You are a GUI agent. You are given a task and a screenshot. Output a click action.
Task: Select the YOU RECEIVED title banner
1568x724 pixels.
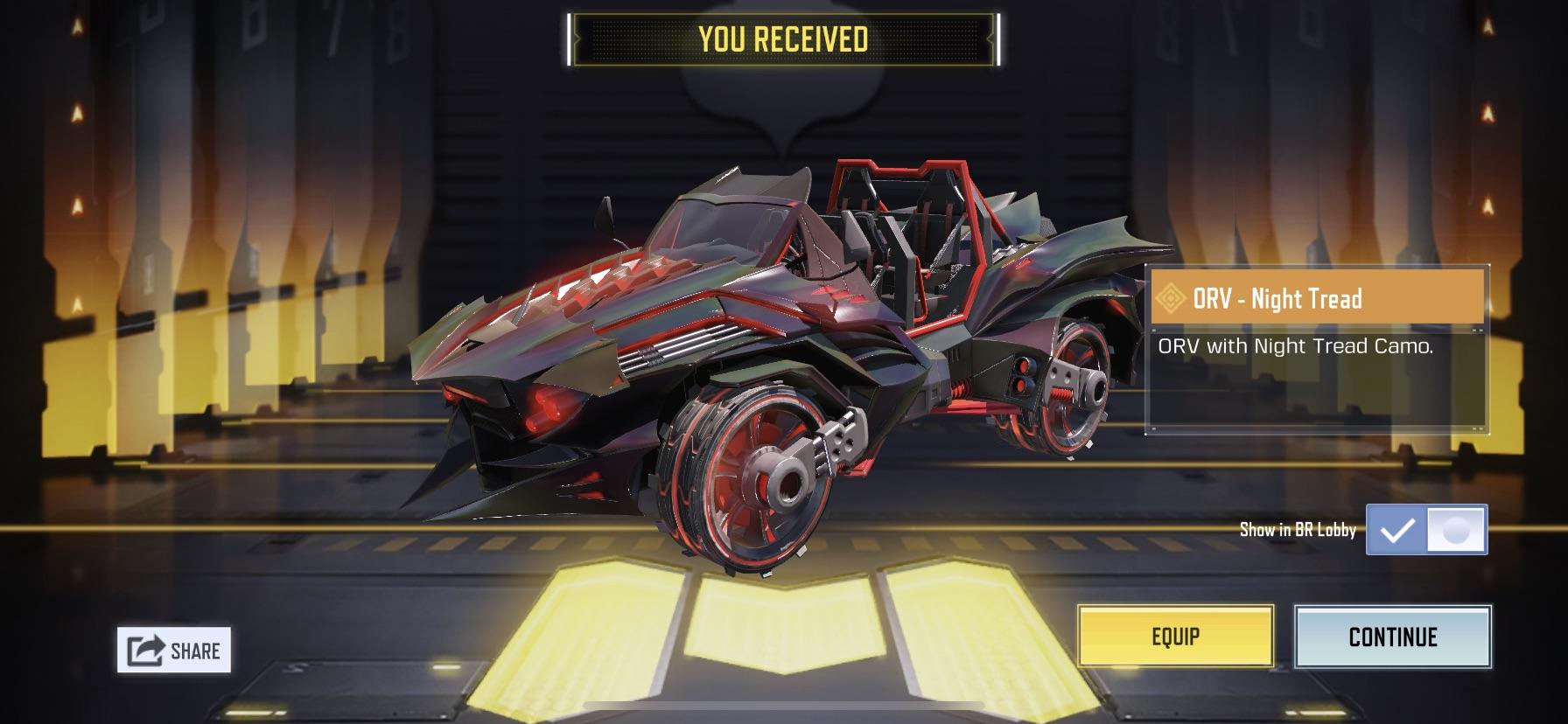783,38
